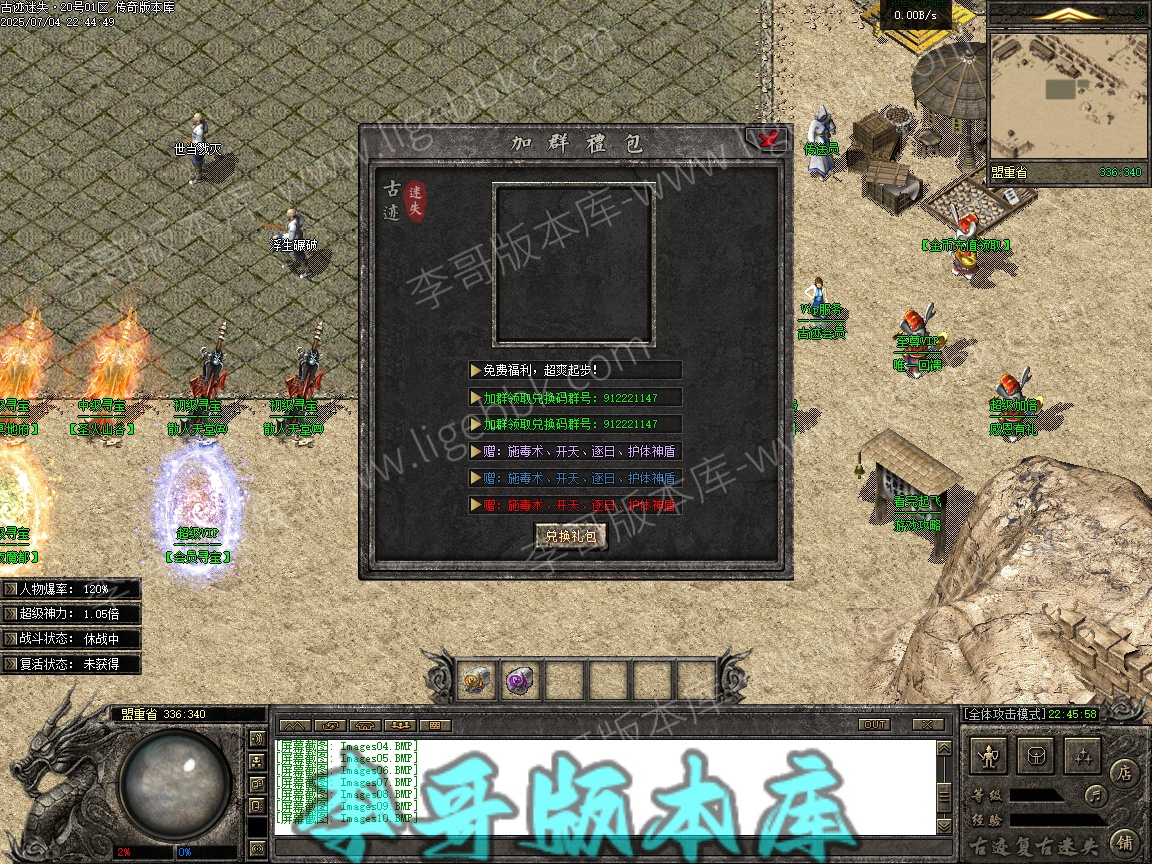Select the 超级神力 status row
This screenshot has width=1152, height=864.
click(71, 614)
